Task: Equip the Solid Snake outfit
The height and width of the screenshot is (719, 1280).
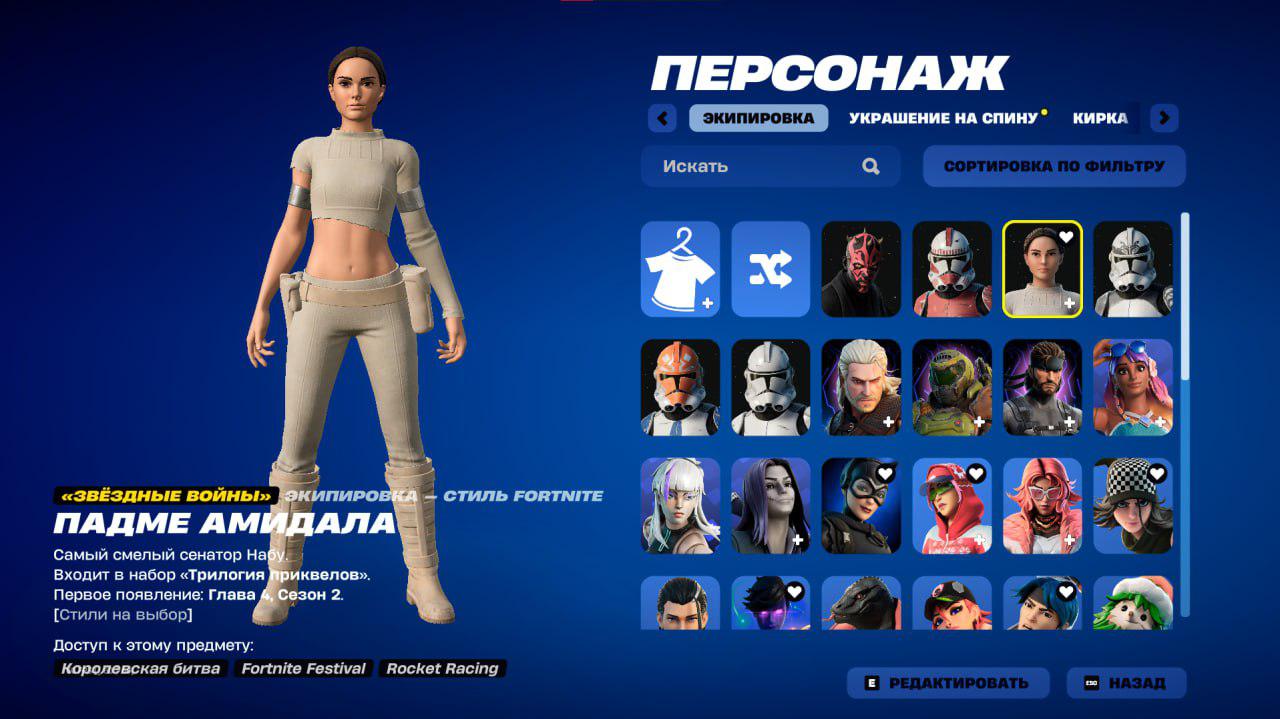Action: click(1042, 387)
